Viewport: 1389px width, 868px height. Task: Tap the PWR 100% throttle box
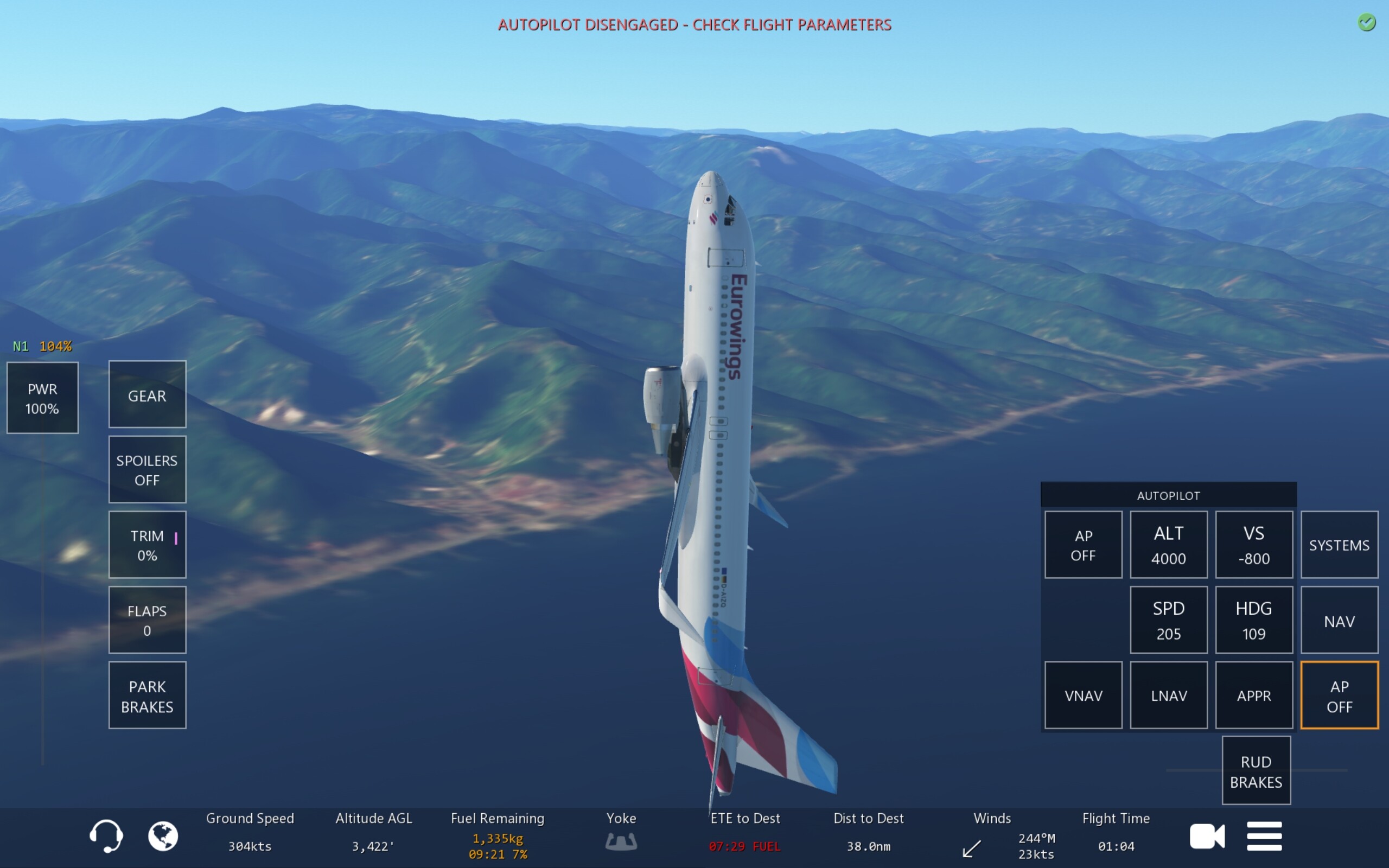tap(42, 398)
